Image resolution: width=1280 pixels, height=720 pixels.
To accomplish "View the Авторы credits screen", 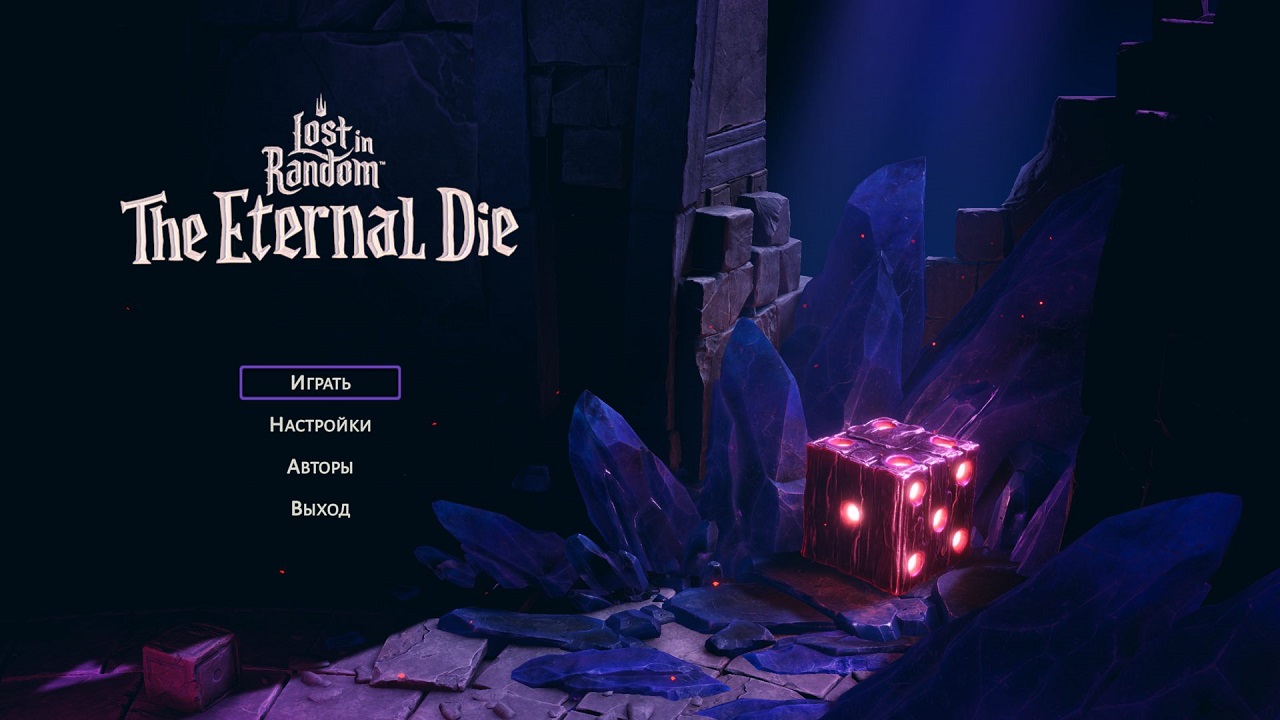I will pyautogui.click(x=318, y=465).
